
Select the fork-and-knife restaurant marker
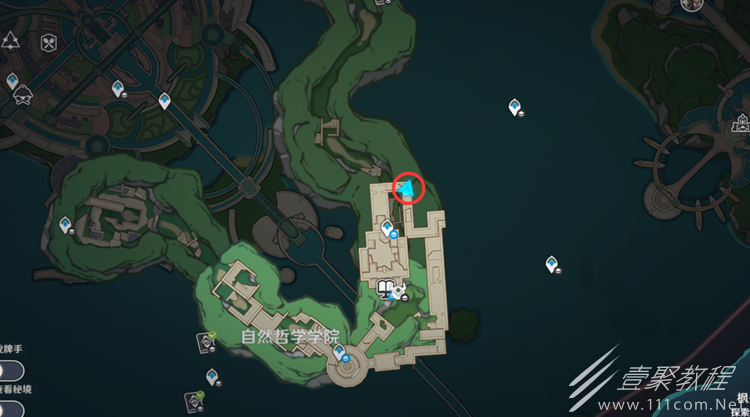coord(48,44)
